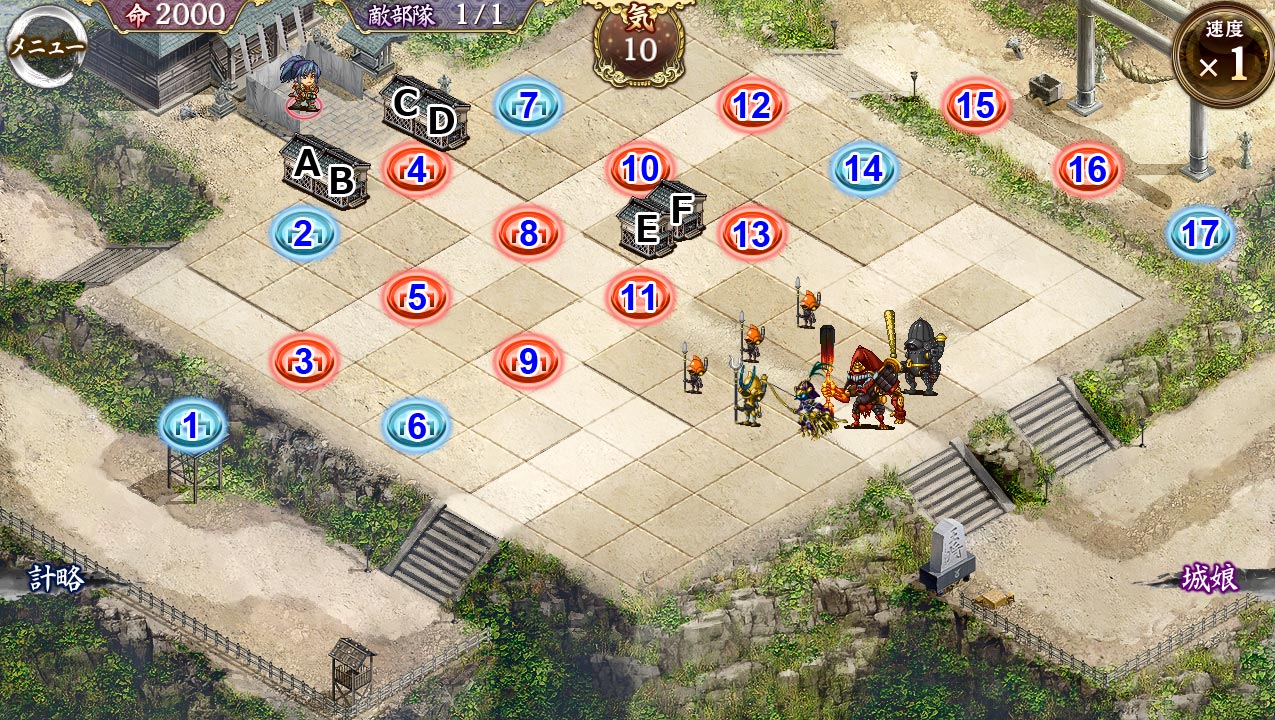The height and width of the screenshot is (720, 1275).
Task: Select red placement tile 5
Action: (x=416, y=297)
